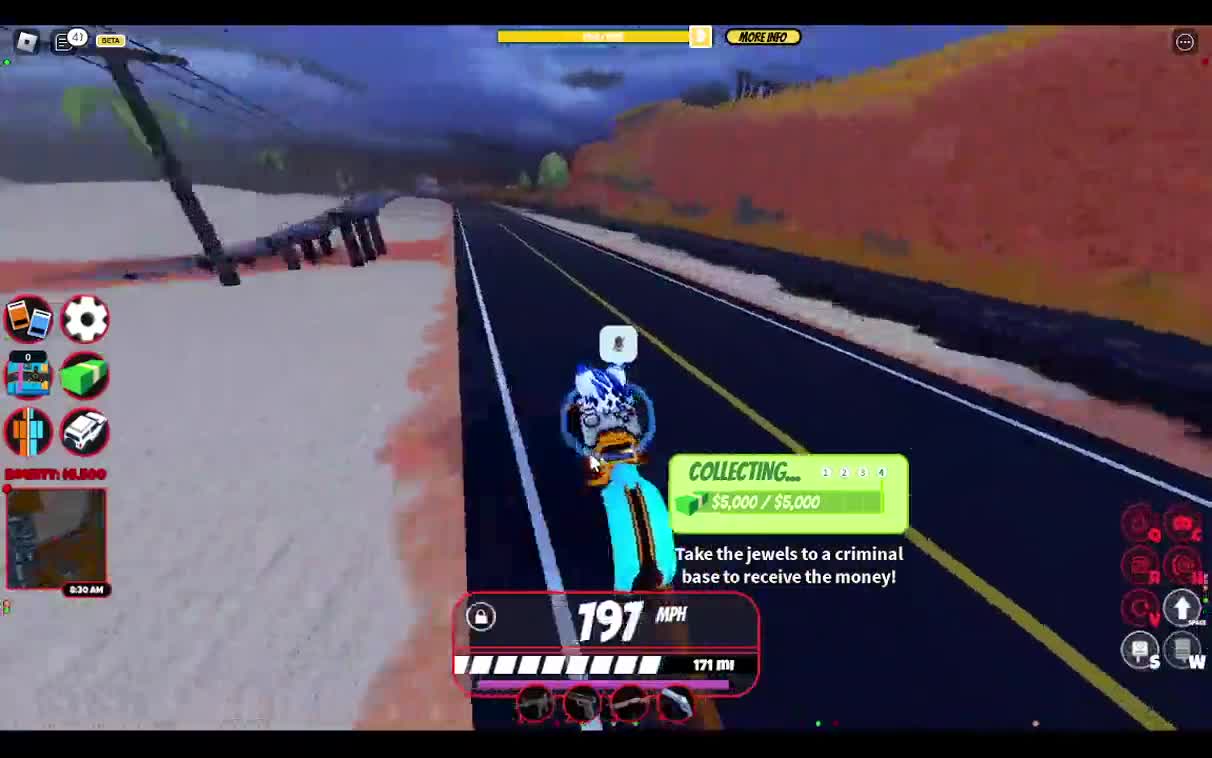The width and height of the screenshot is (1212, 758).
Task: Tap the red camera vehicle button
Action: (x=1182, y=523)
